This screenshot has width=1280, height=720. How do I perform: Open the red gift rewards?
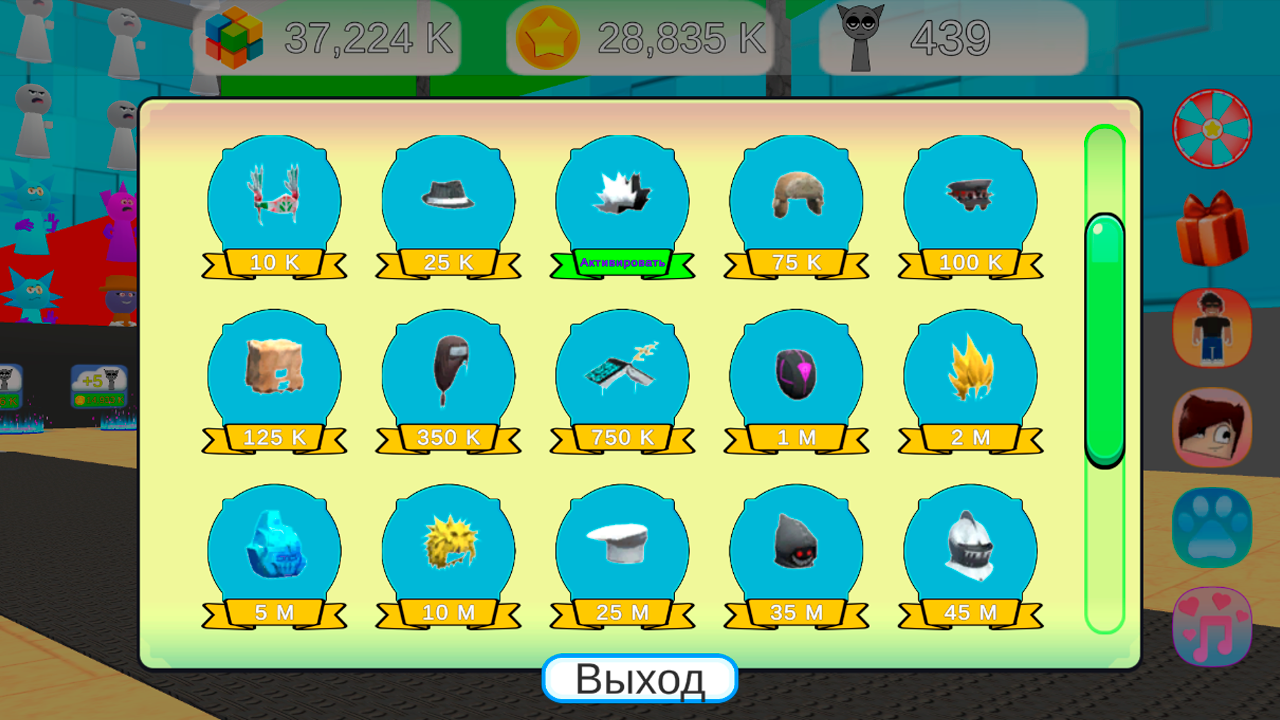coord(1212,228)
